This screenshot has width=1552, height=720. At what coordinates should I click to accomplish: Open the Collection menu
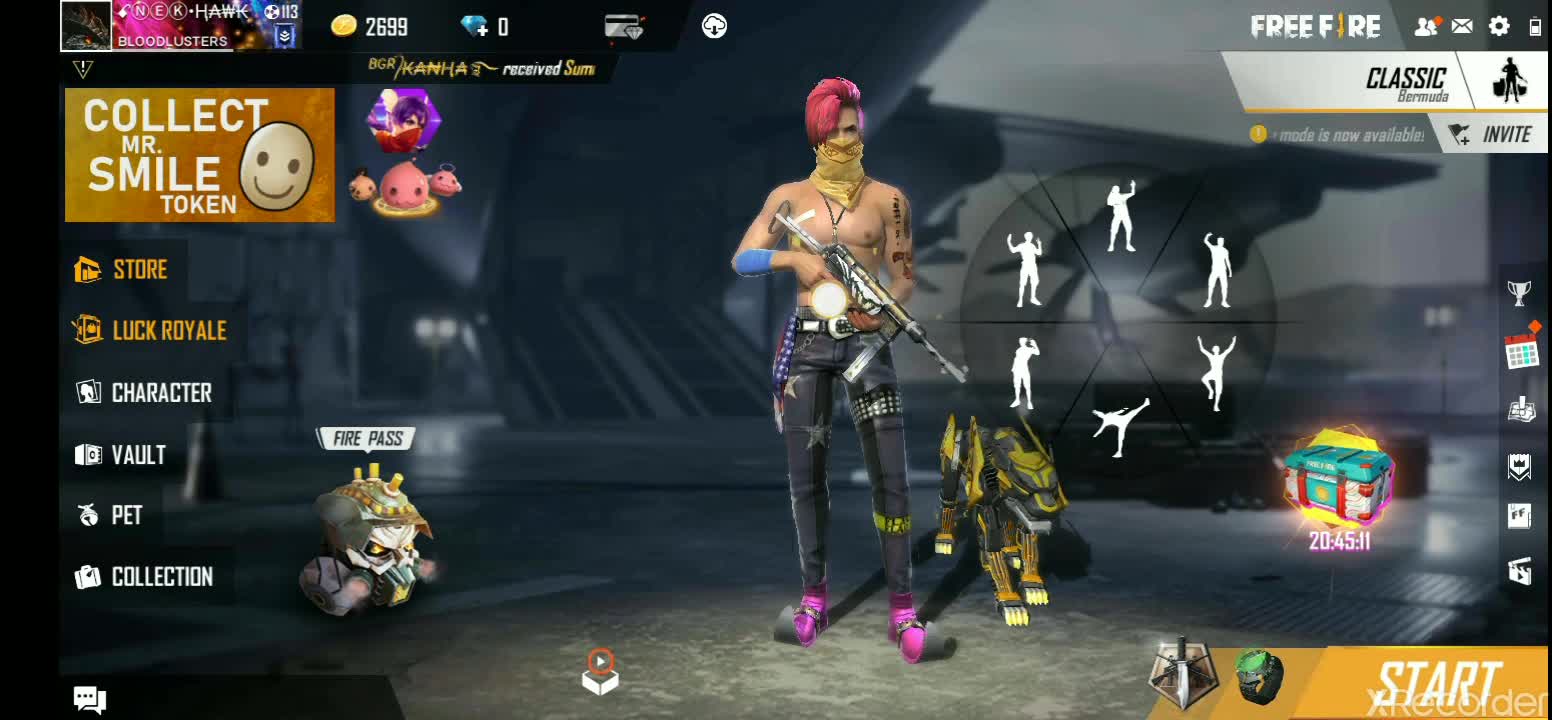tap(144, 577)
